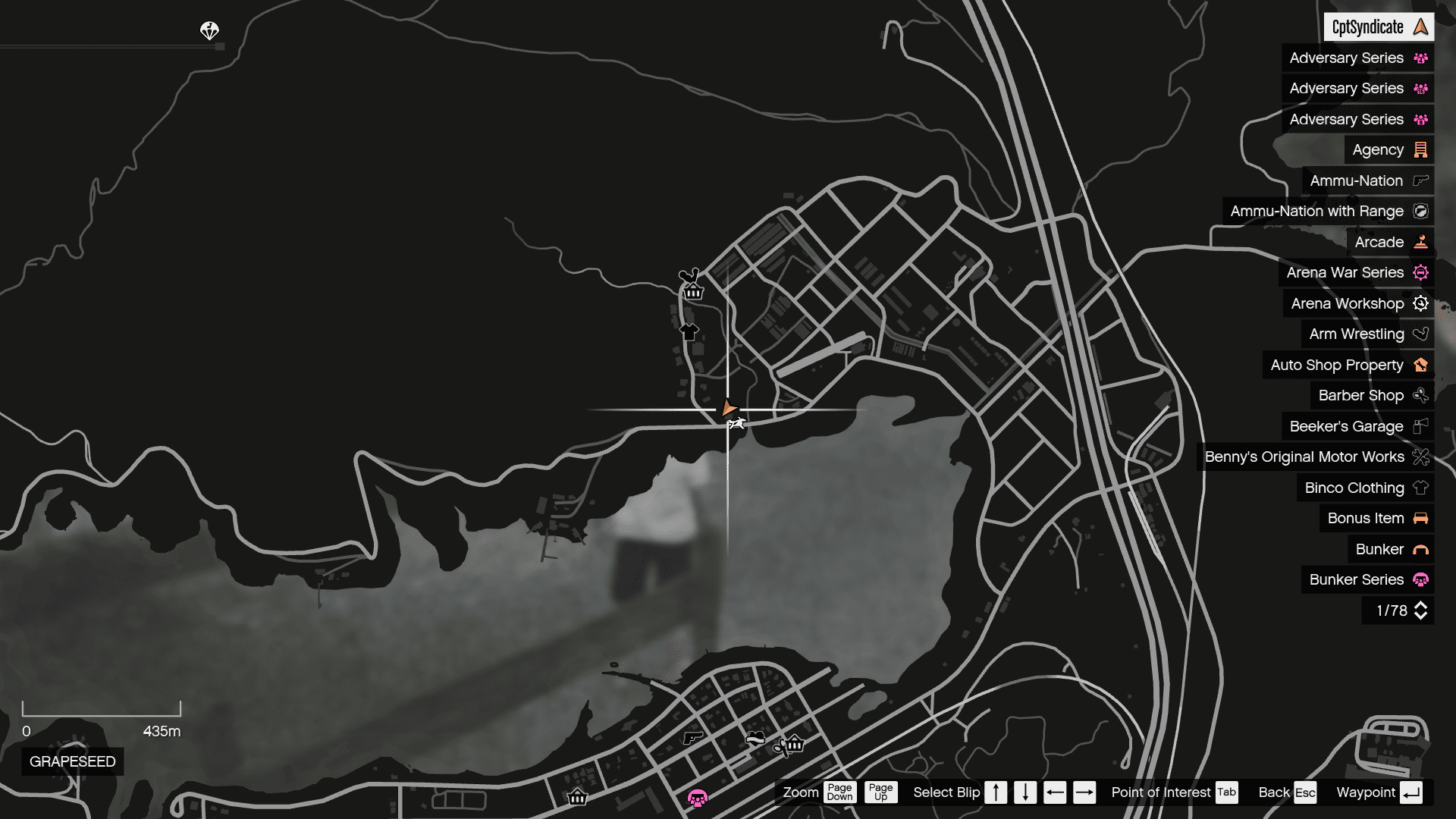
Task: Click the Benny's Original Motor Works wrench icon
Action: [1420, 457]
